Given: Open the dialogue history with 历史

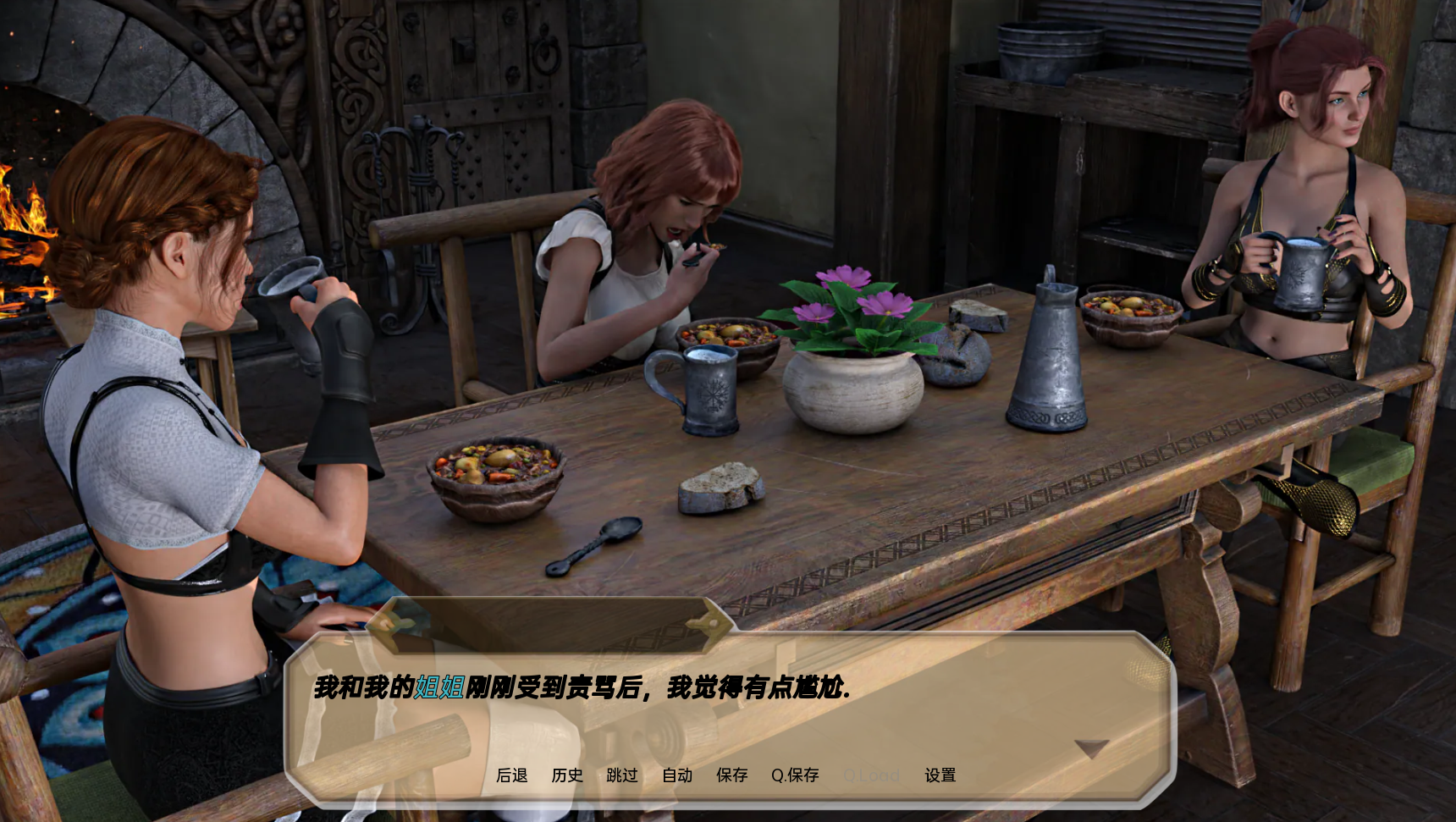Looking at the screenshot, I should coord(567,775).
